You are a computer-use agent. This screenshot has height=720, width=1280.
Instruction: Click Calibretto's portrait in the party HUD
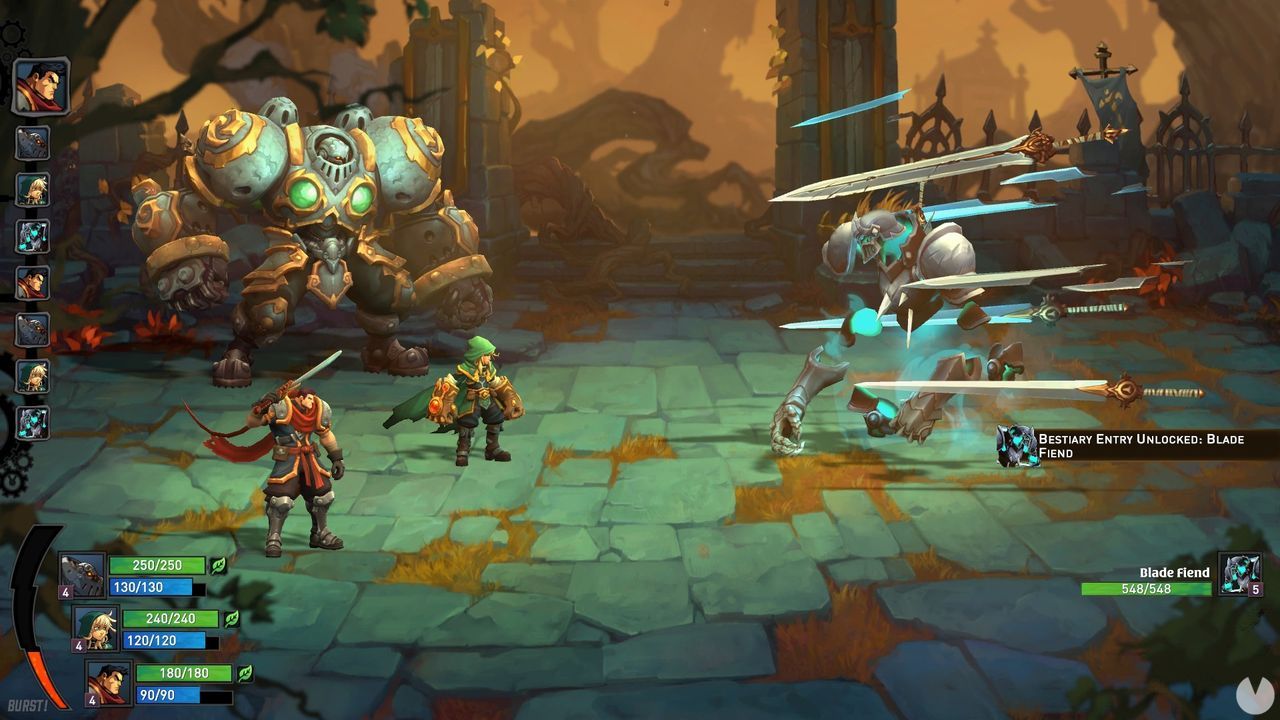(x=81, y=574)
